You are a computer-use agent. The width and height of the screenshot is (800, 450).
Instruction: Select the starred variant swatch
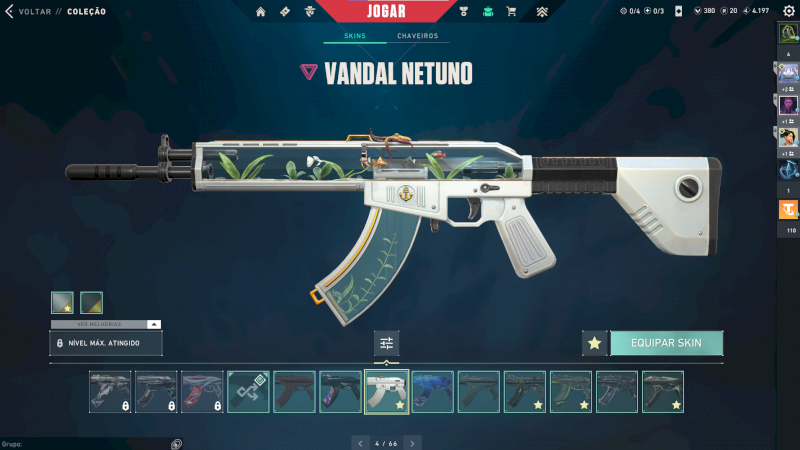[x=62, y=302]
